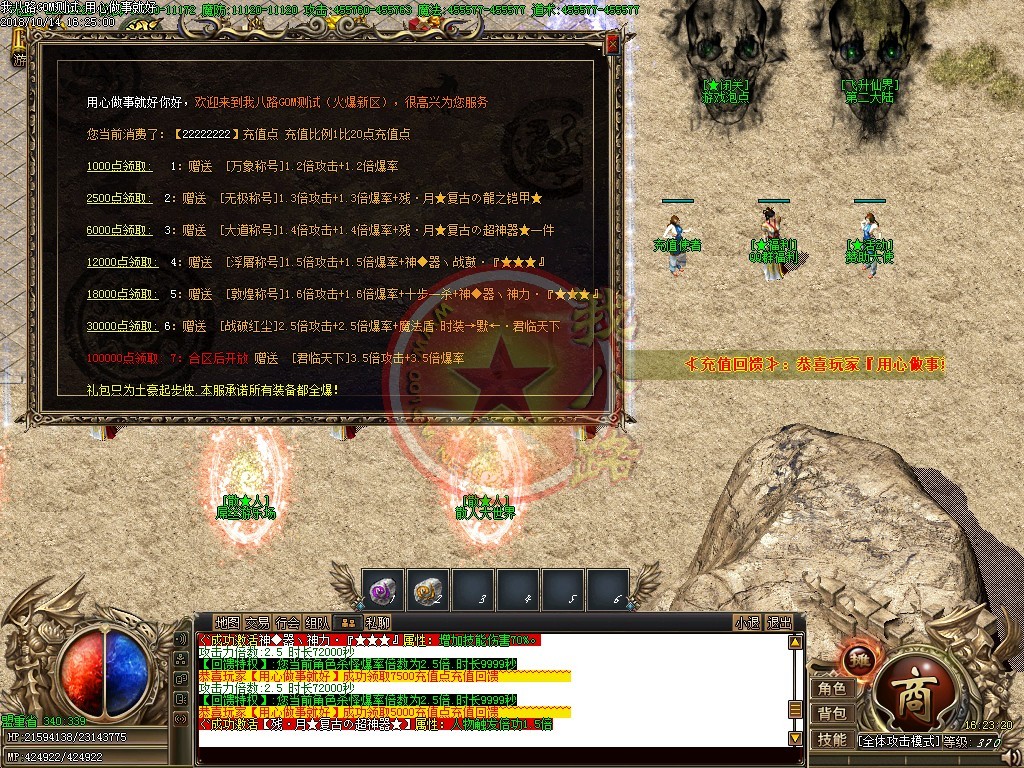Screen dimensions: 1024x768
Task: Switch to the 组队 team tab
Action: point(318,622)
